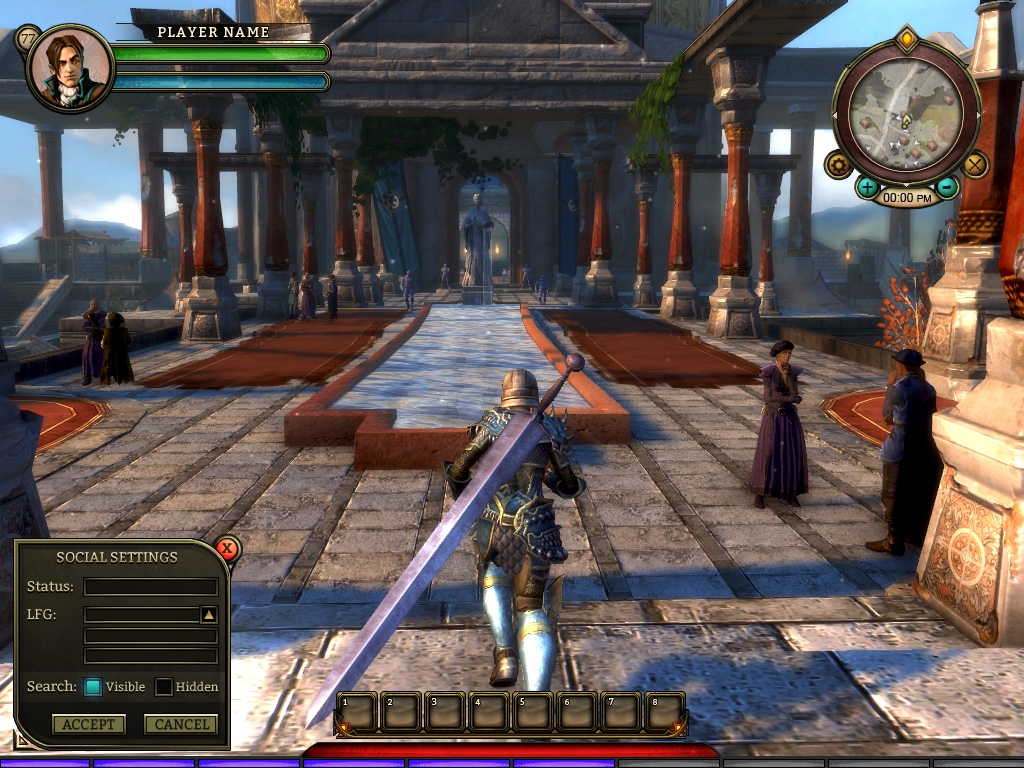Click the circular minimap
Screen dimensions: 1024x768
click(906, 110)
